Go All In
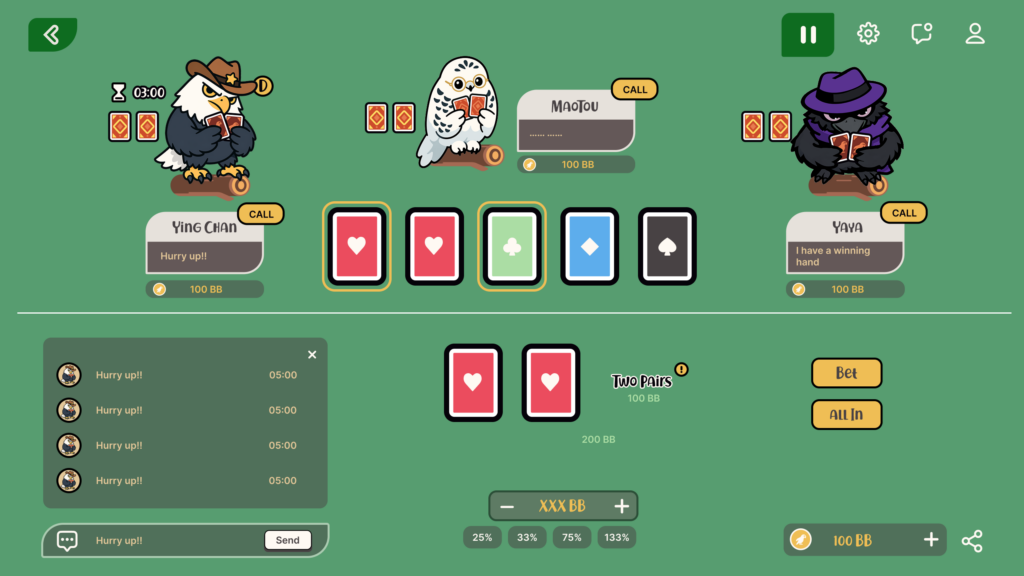 [x=846, y=414]
